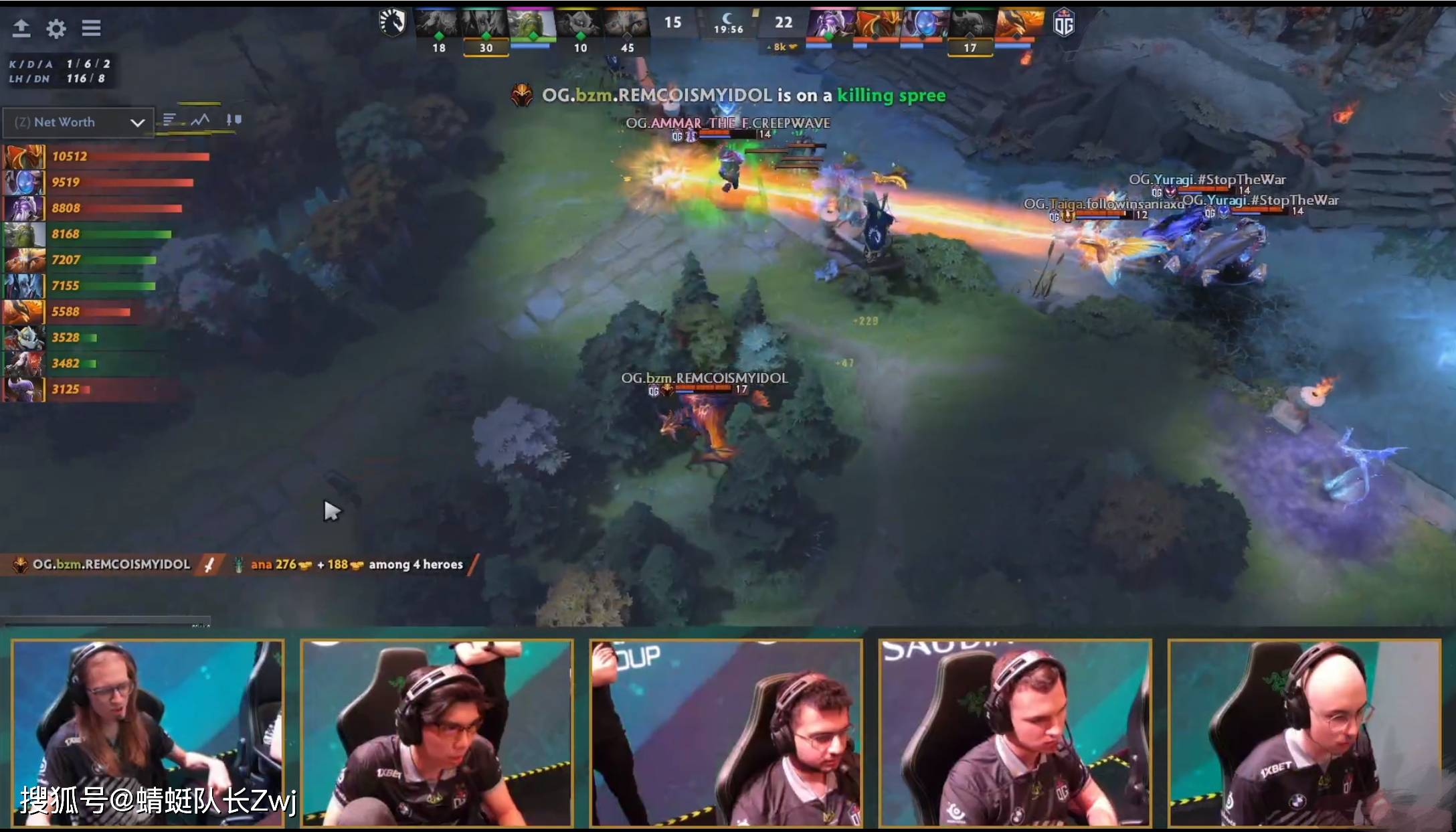Open the hamburger menu icon
Screen dimensions: 1456x832
pyautogui.click(x=92, y=28)
